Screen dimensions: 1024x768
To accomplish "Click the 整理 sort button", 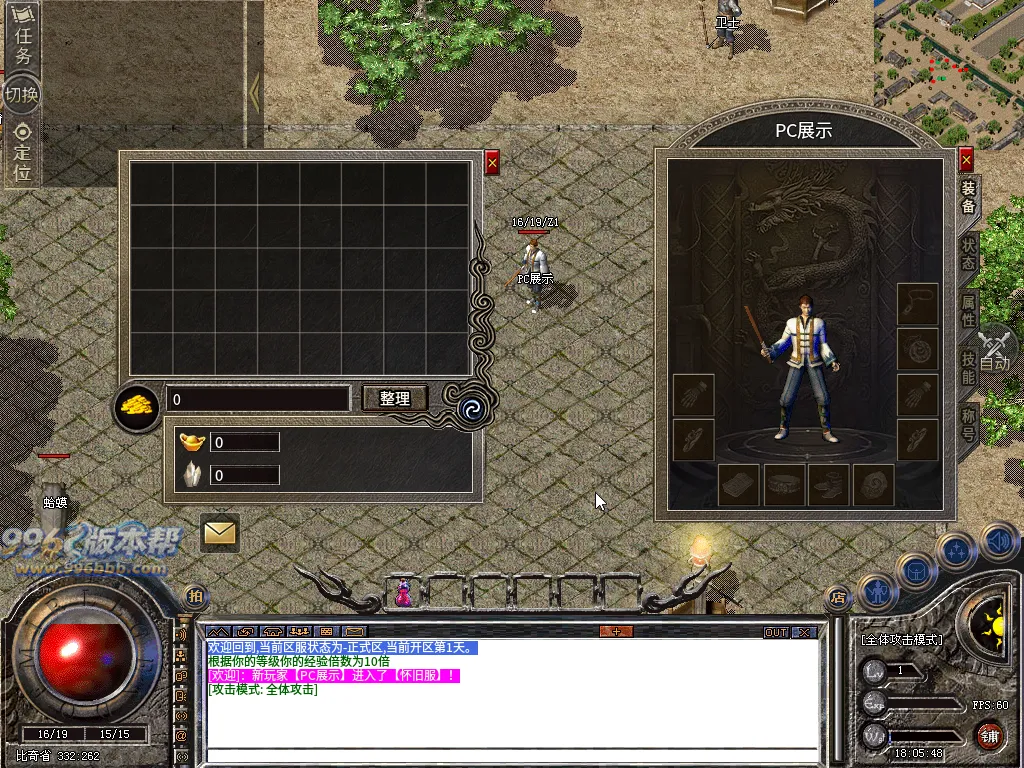I will coord(394,398).
